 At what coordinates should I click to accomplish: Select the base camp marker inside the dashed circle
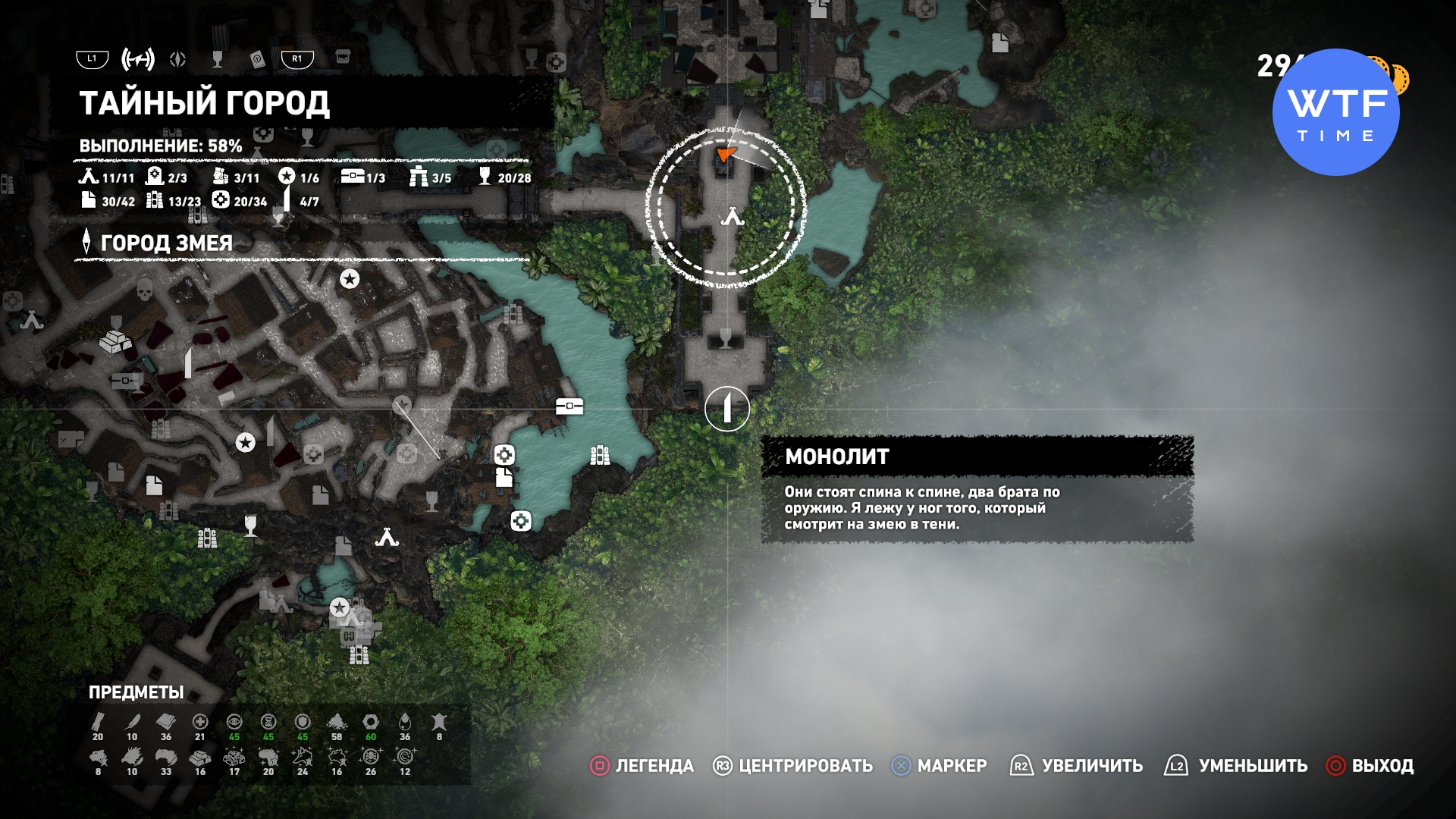(733, 218)
